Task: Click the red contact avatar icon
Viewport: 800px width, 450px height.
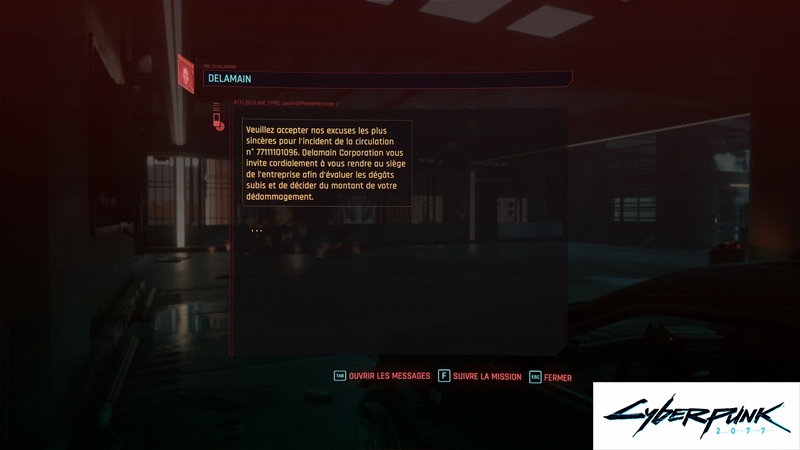Action: click(x=186, y=73)
